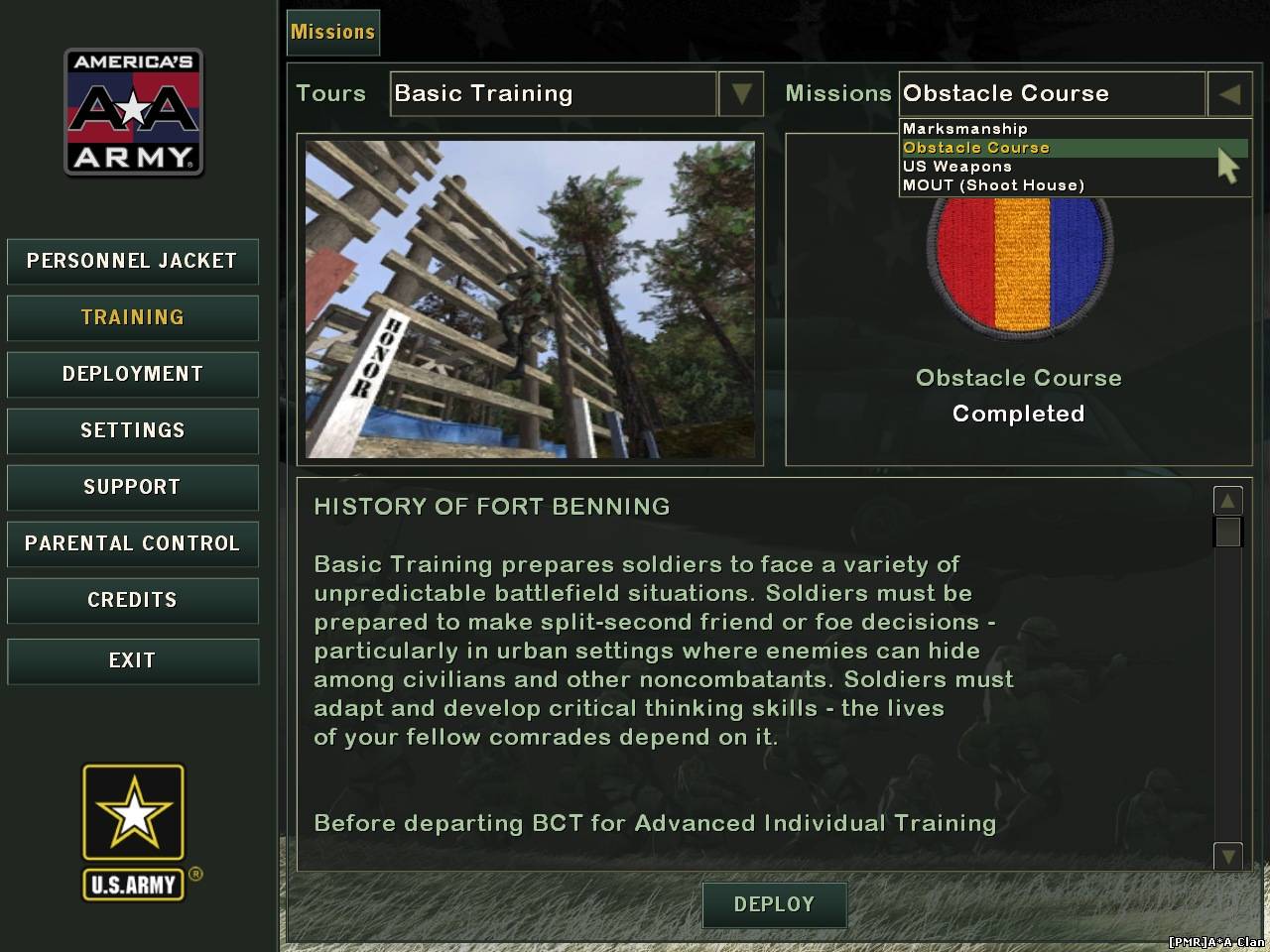Viewport: 1270px width, 952px height.
Task: Show the Credits screen
Action: coord(132,601)
